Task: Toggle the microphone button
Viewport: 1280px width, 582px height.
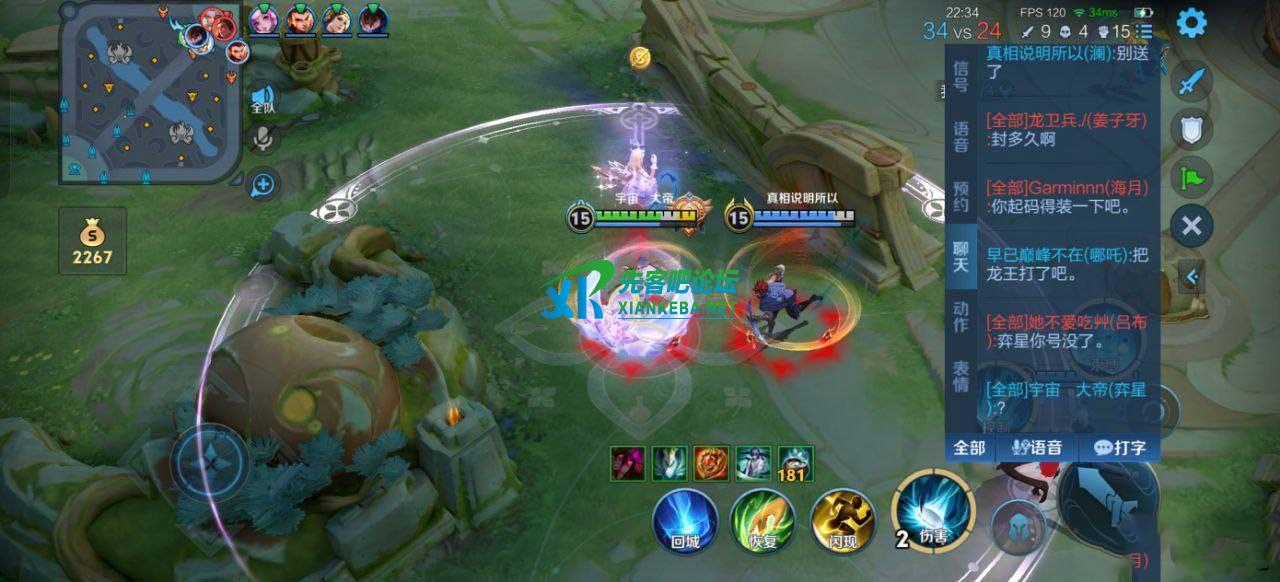Action: coord(263,138)
